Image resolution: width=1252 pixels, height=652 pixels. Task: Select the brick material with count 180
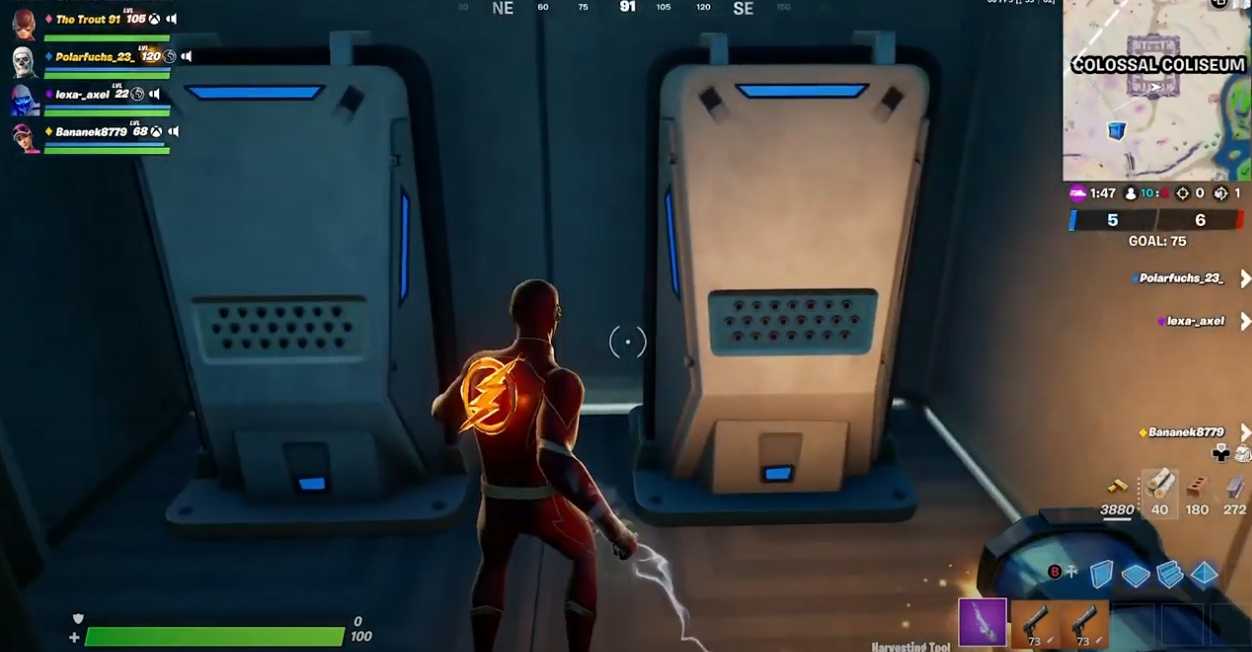[1196, 489]
